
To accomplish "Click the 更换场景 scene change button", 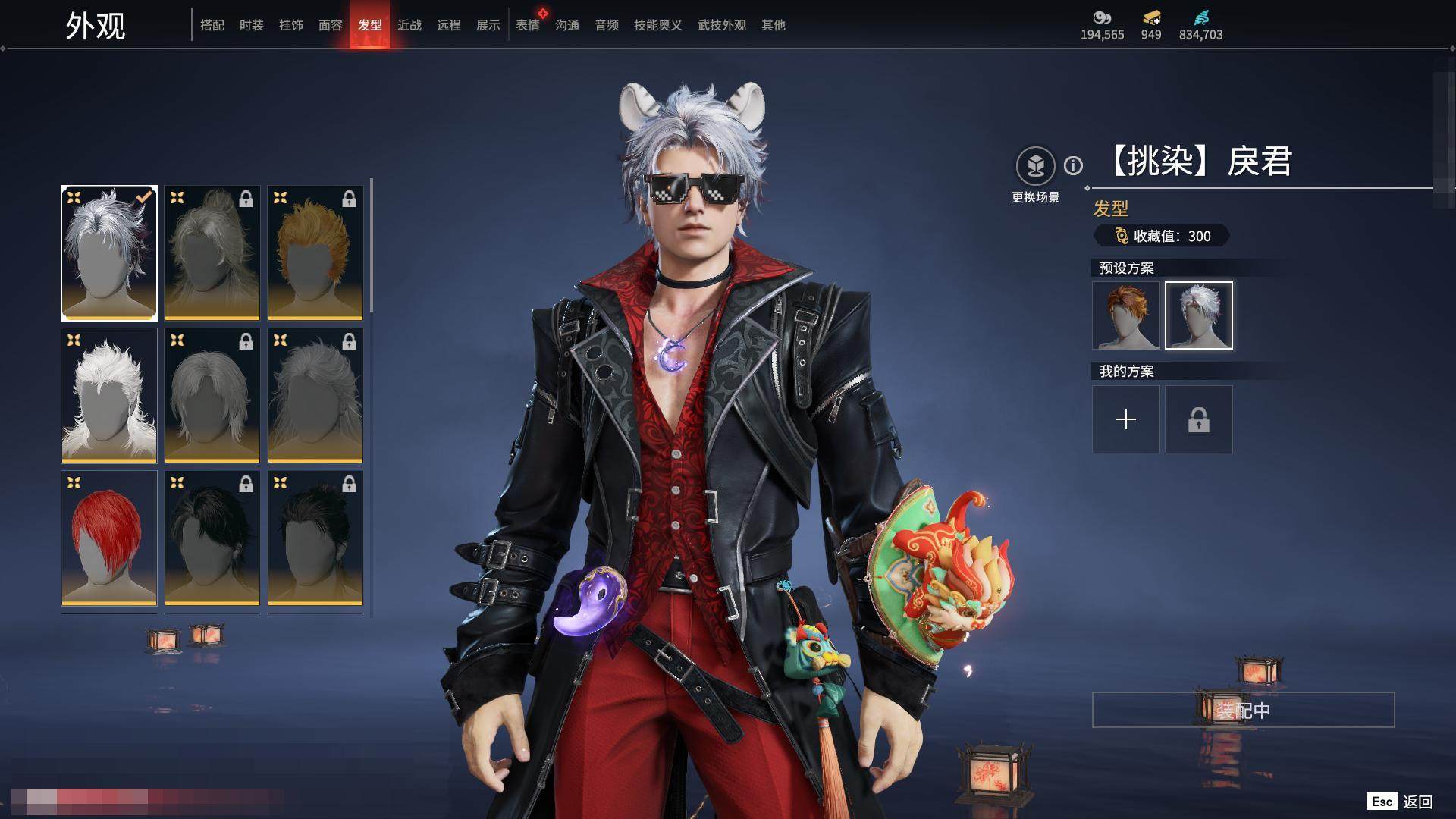I will pos(1036,166).
